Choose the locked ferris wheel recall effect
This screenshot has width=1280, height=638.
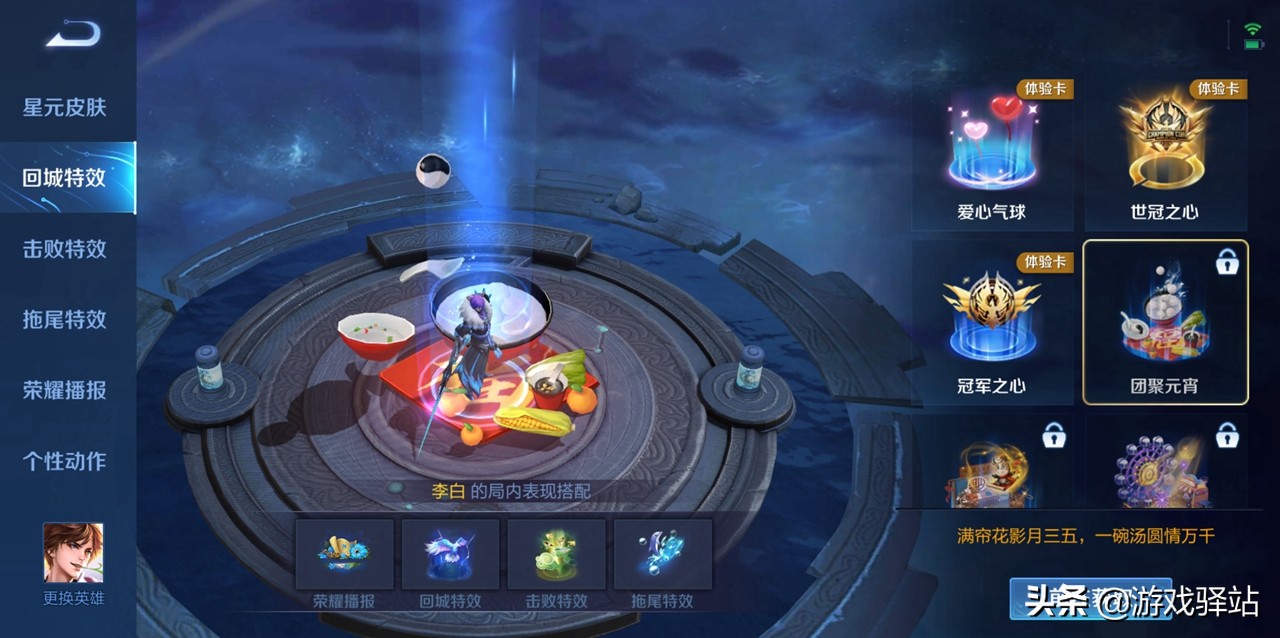click(1165, 465)
